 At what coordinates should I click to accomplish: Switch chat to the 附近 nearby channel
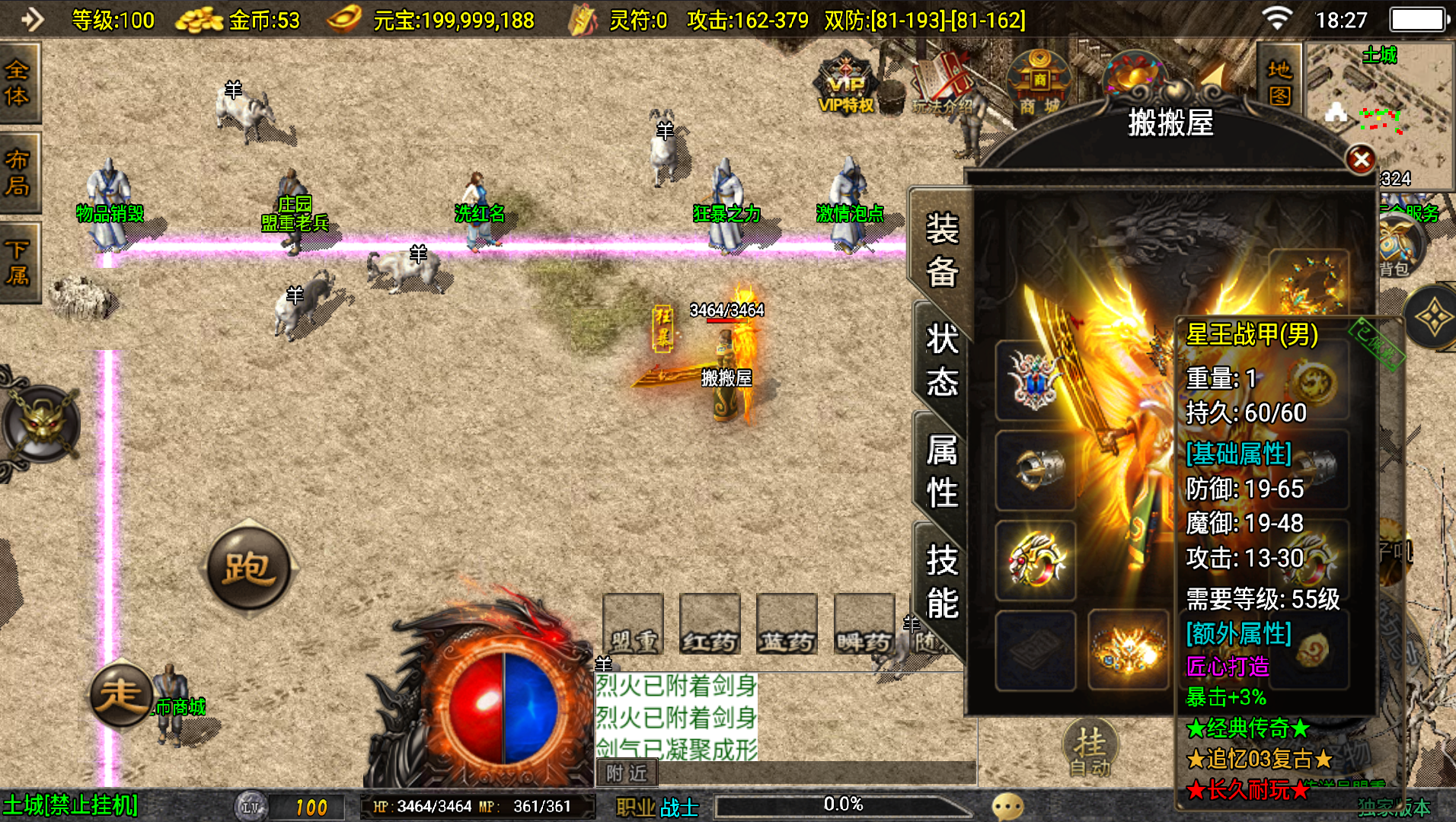click(x=627, y=773)
